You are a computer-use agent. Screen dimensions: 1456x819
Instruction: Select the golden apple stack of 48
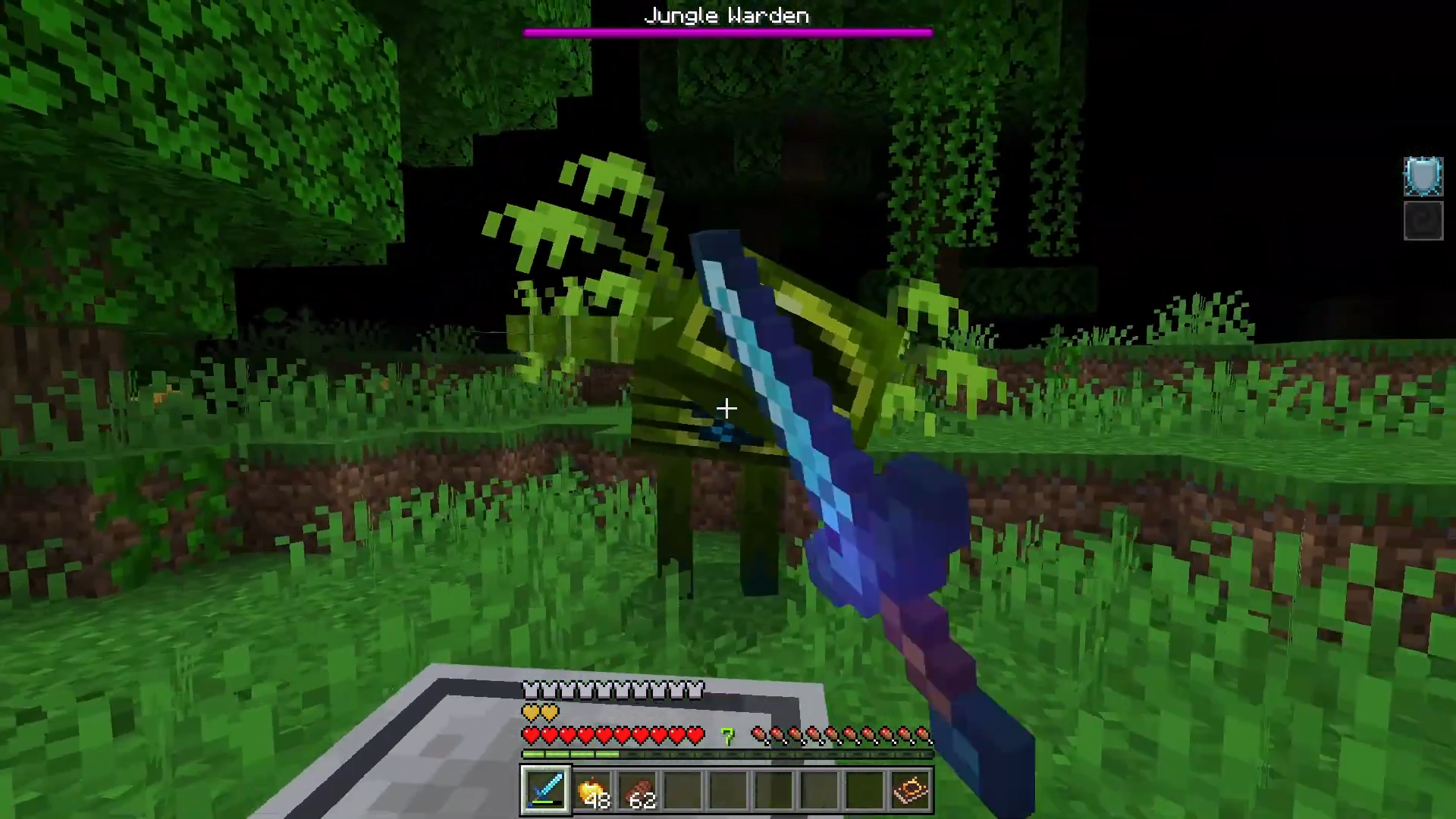pos(591,791)
